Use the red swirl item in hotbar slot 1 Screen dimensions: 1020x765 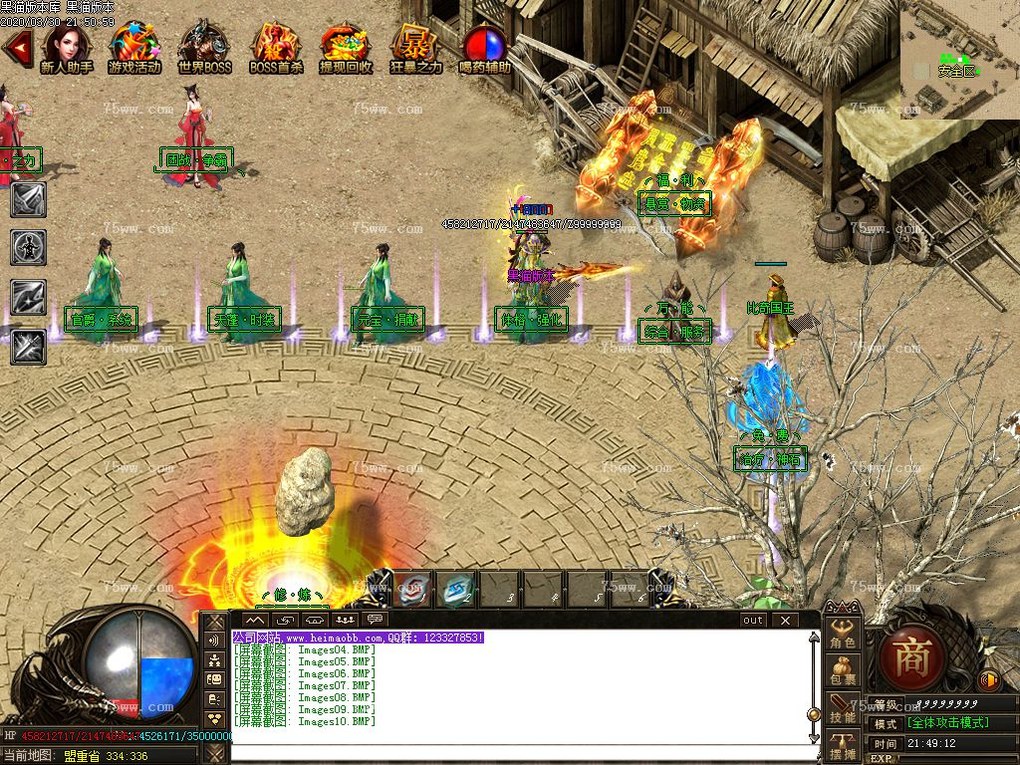(413, 589)
